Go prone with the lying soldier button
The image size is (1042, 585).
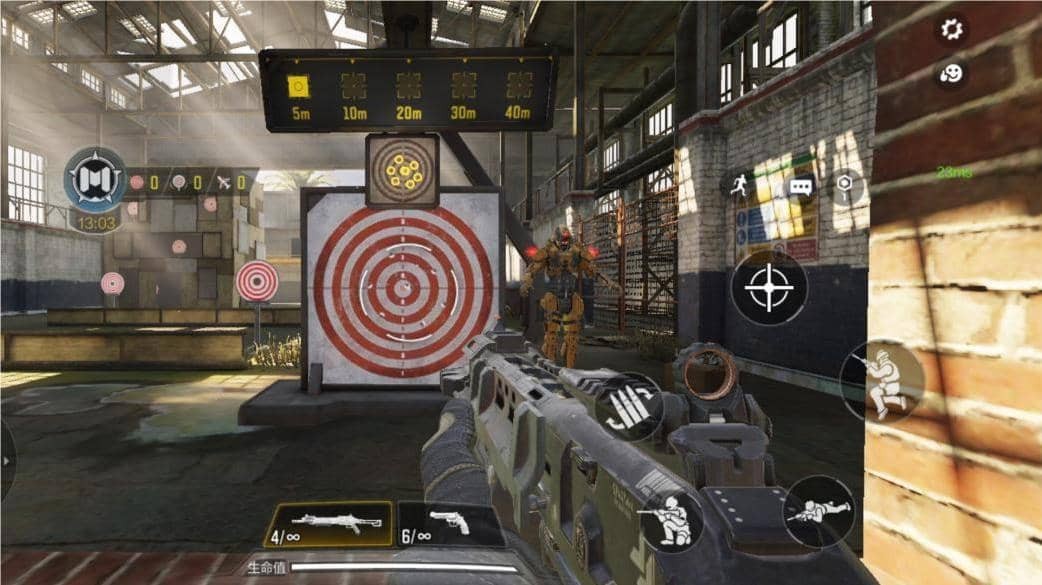tap(816, 511)
